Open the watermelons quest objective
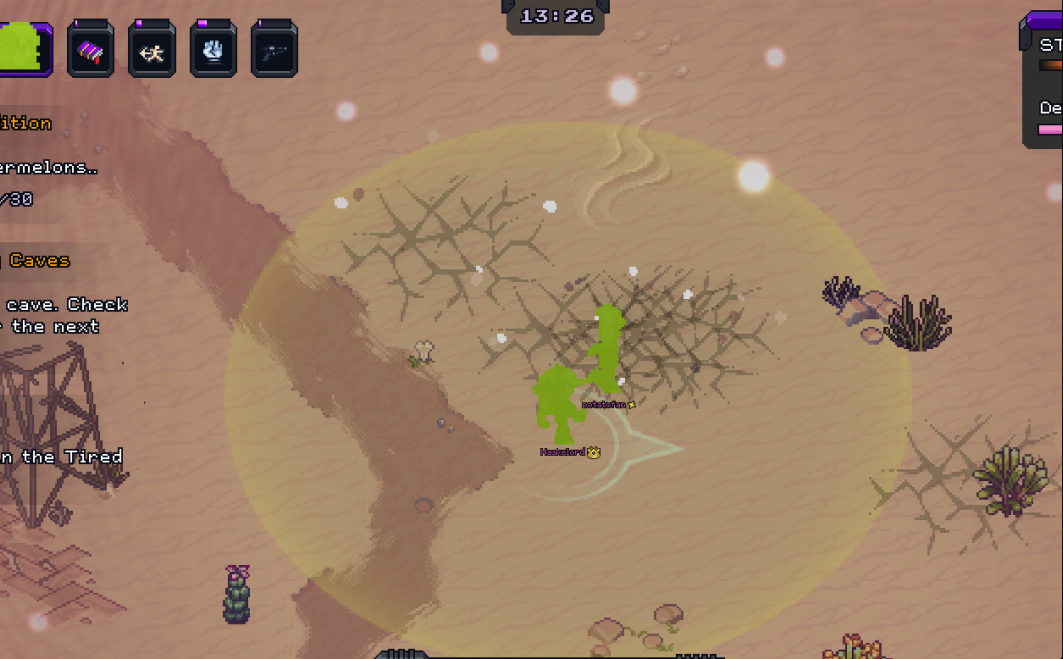This screenshot has height=659, width=1063. click(x=48, y=167)
